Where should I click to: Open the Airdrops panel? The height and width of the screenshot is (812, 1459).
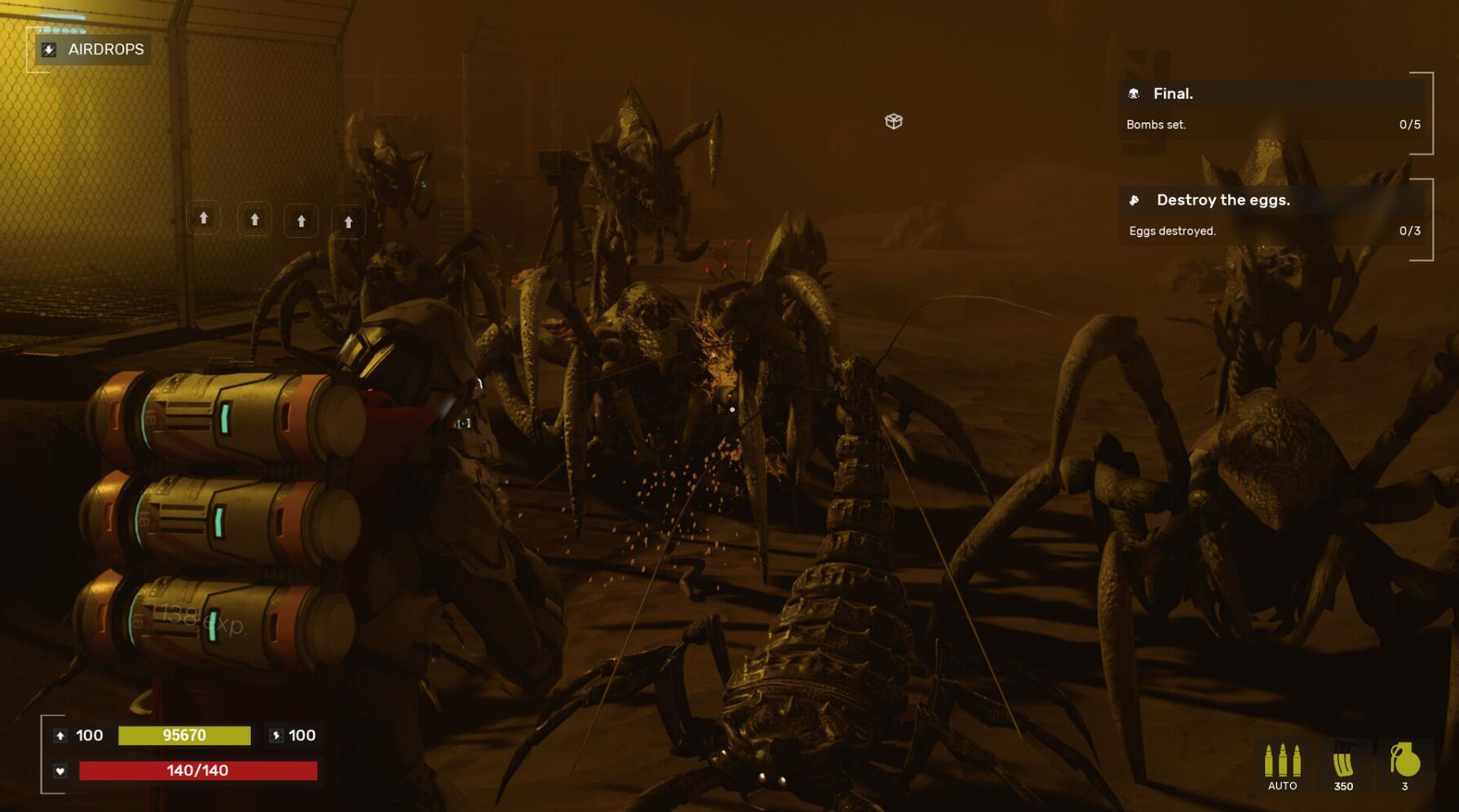point(93,50)
